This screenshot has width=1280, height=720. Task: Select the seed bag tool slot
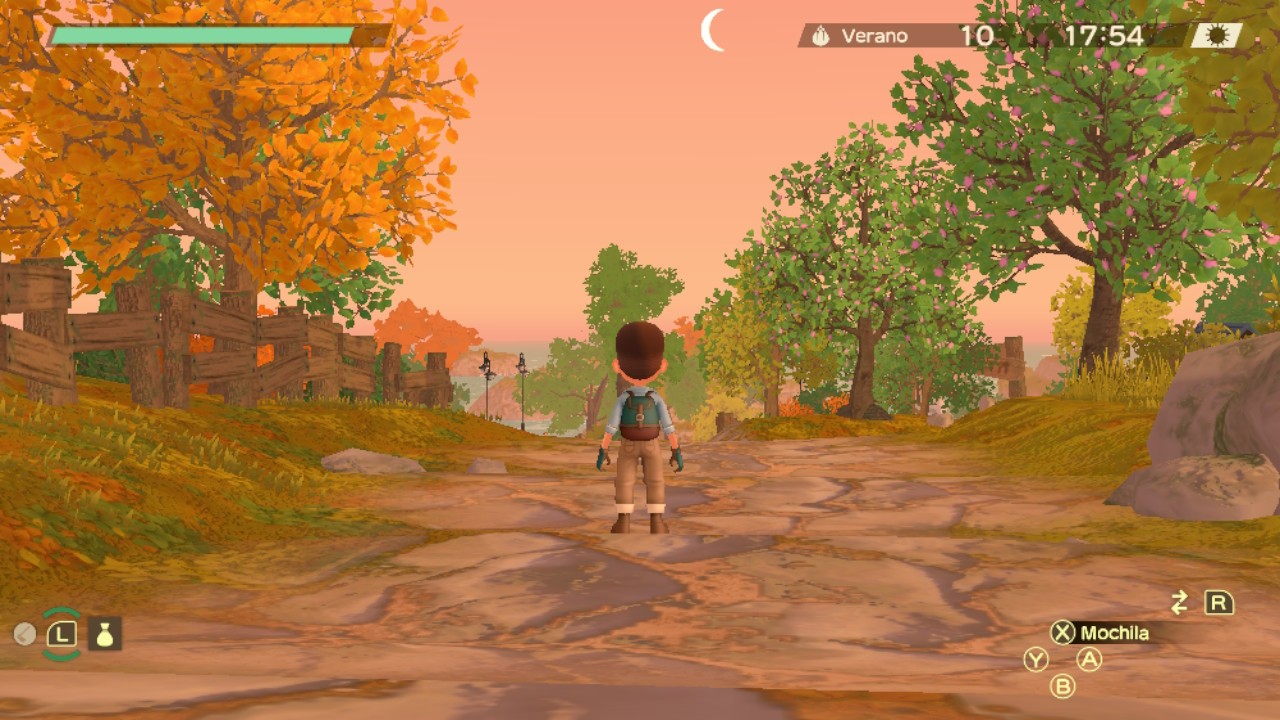[x=105, y=633]
